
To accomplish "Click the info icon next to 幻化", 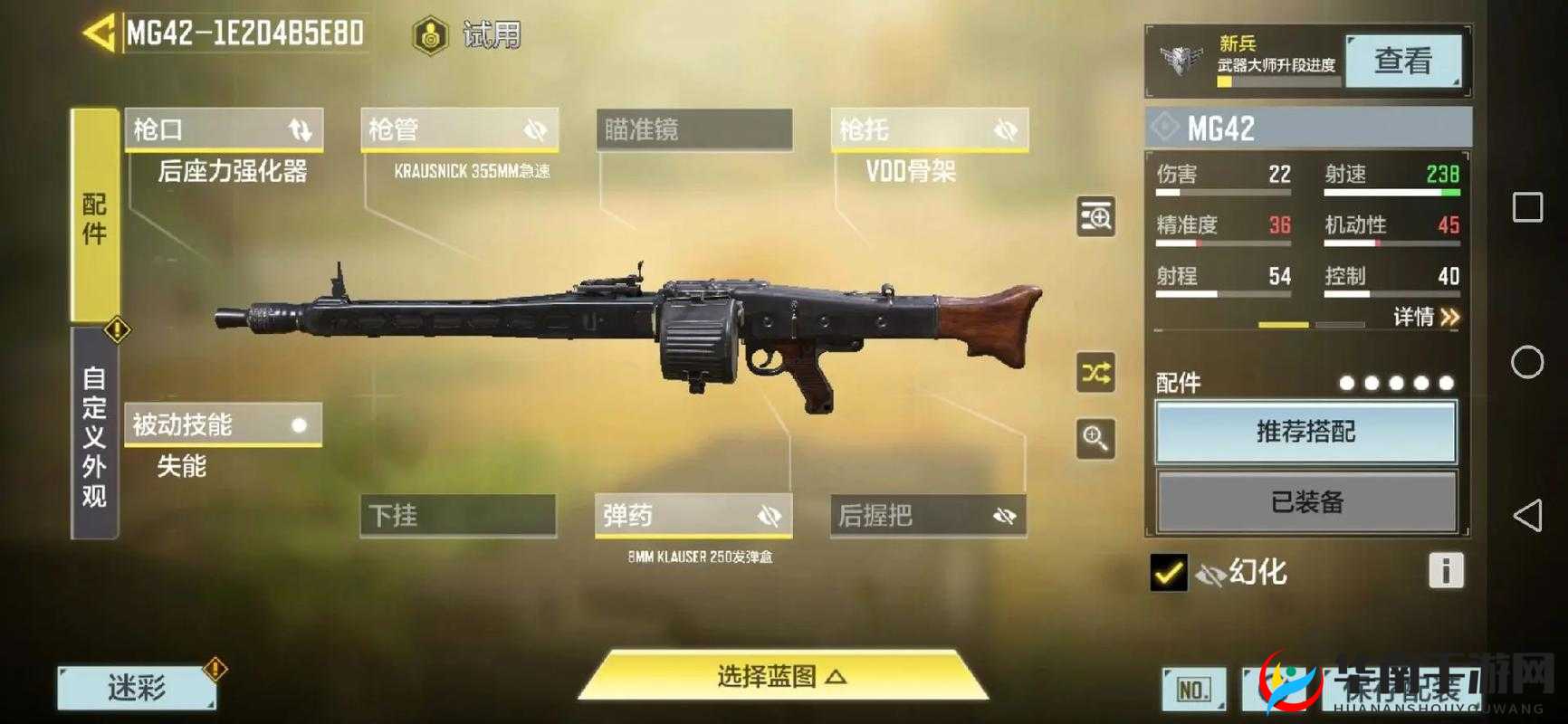I will tap(1446, 572).
